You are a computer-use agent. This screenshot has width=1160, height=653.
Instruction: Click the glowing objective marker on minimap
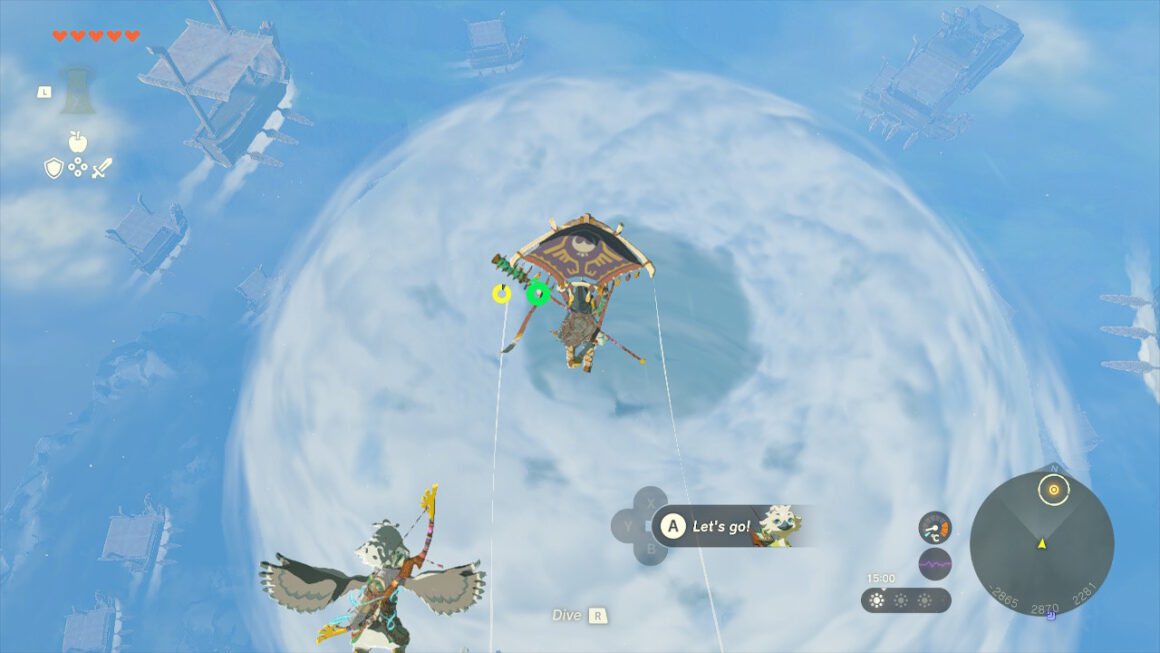(1051, 490)
